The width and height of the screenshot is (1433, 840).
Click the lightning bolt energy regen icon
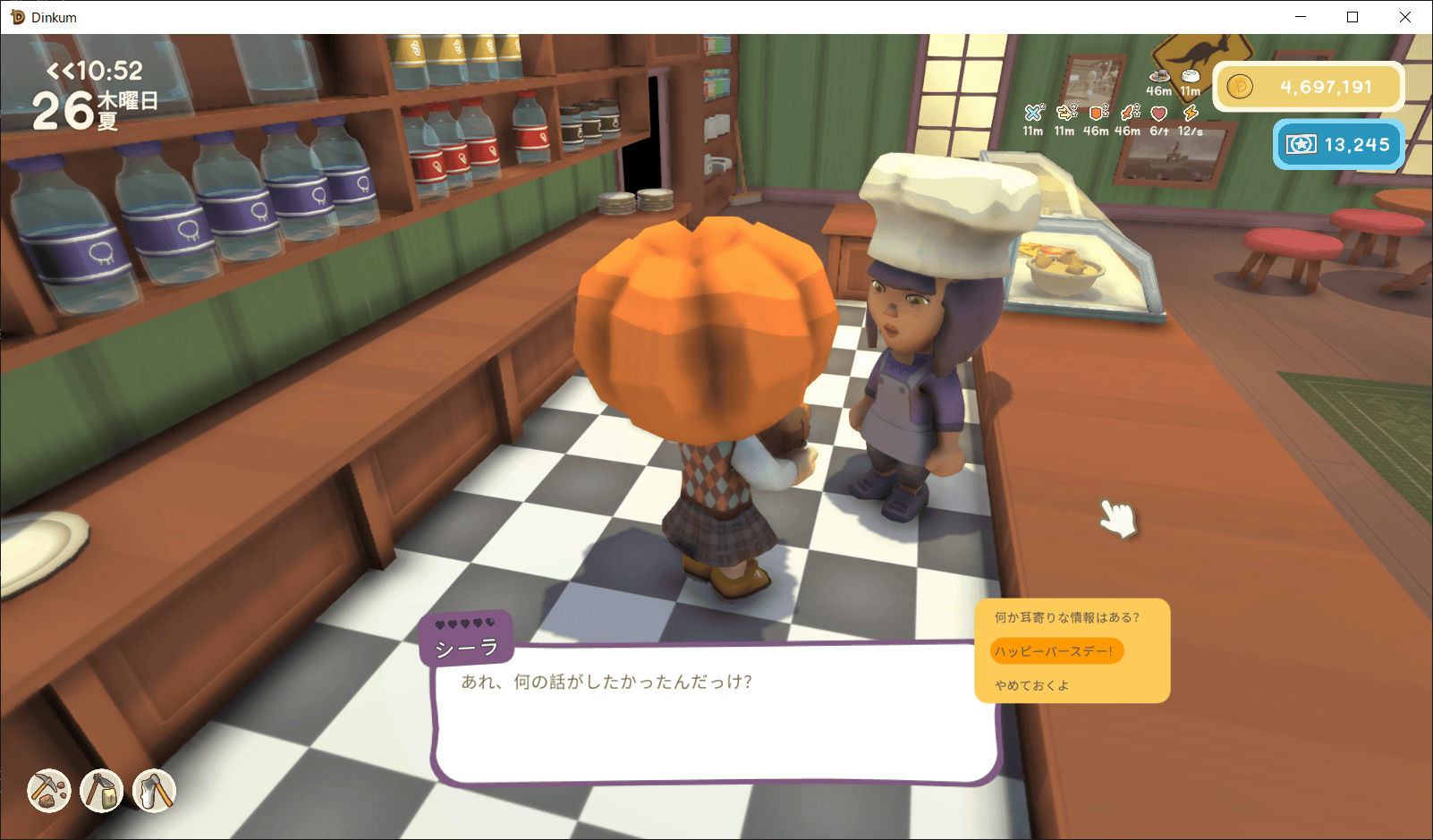click(1191, 113)
